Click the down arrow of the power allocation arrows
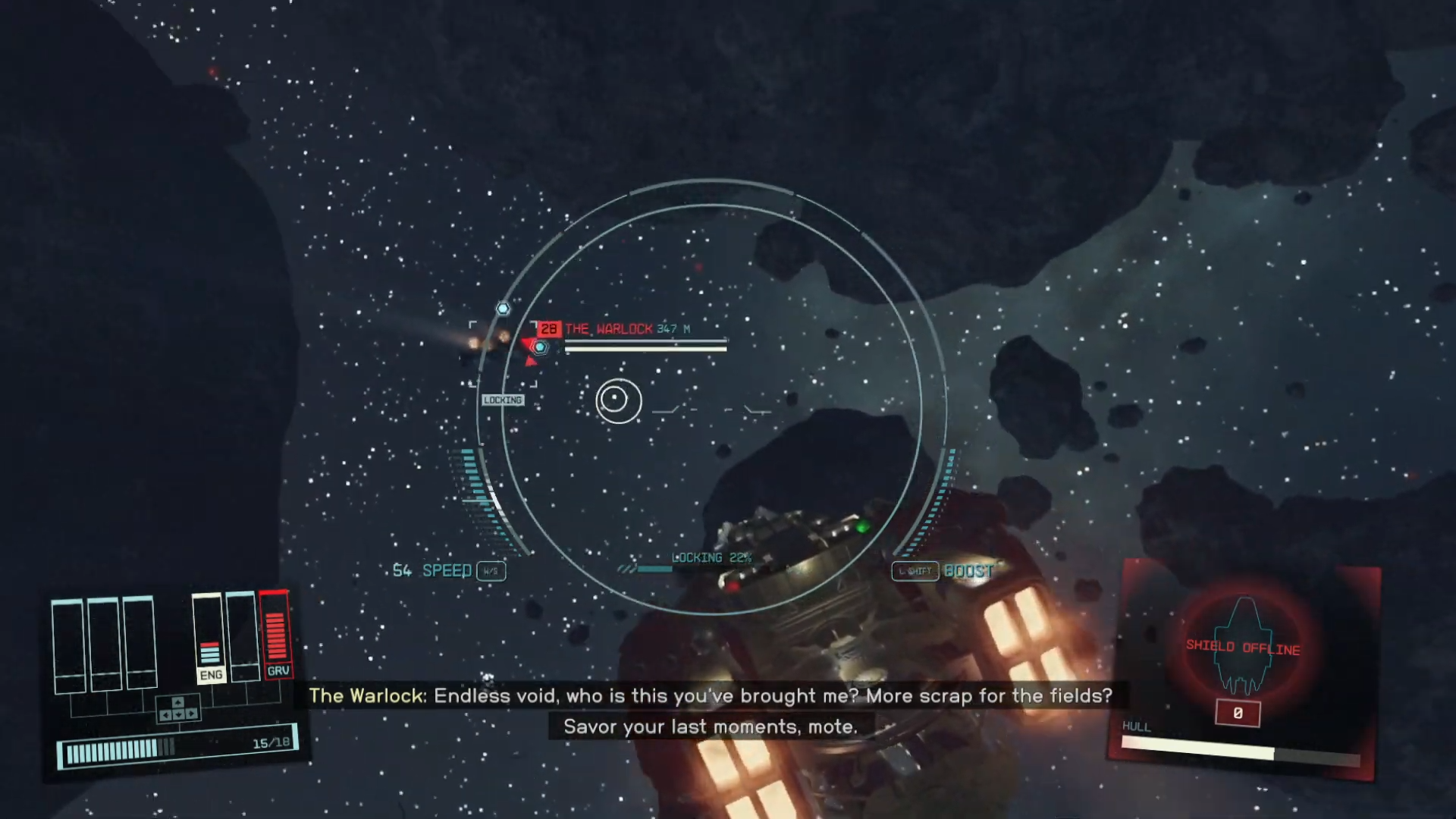This screenshot has width=1456, height=819. pos(178,715)
